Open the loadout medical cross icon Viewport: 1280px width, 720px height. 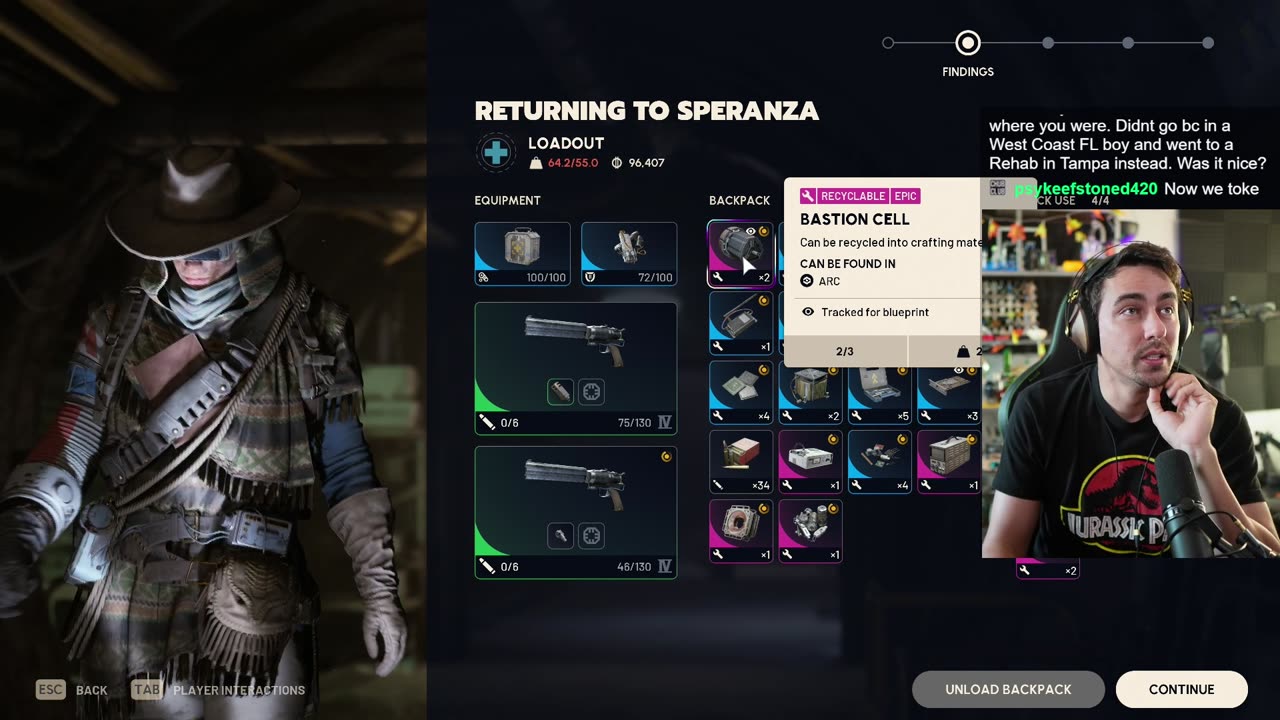pyautogui.click(x=496, y=152)
